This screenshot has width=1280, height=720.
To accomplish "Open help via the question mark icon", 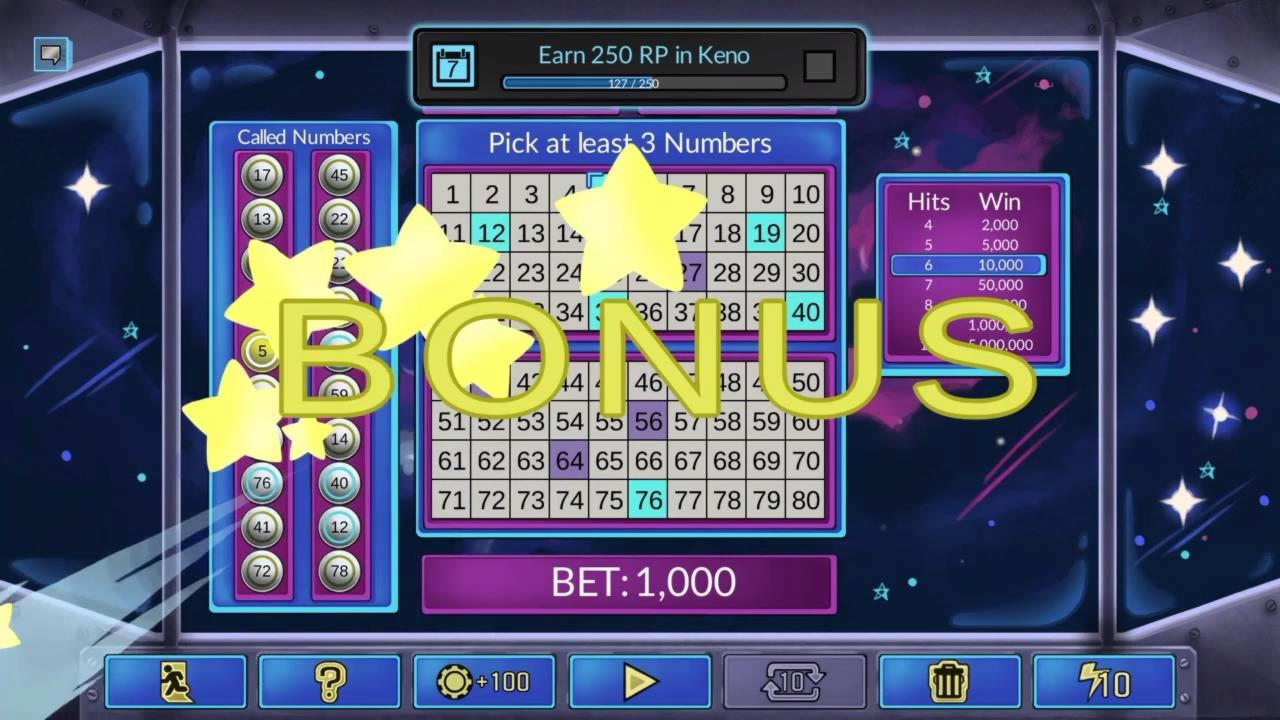I will (330, 682).
